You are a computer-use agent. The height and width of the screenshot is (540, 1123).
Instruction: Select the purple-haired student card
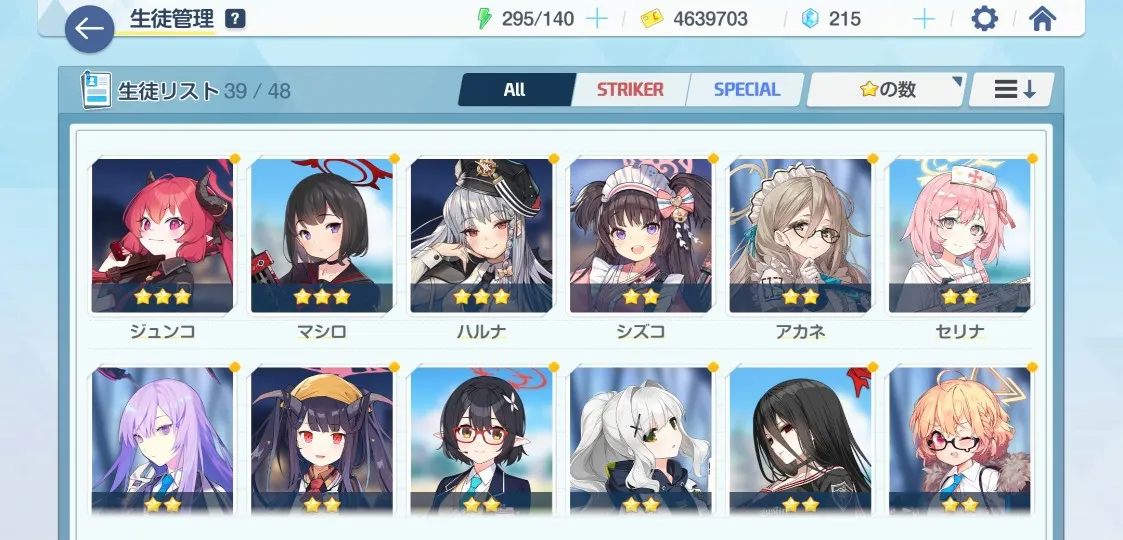click(x=162, y=441)
